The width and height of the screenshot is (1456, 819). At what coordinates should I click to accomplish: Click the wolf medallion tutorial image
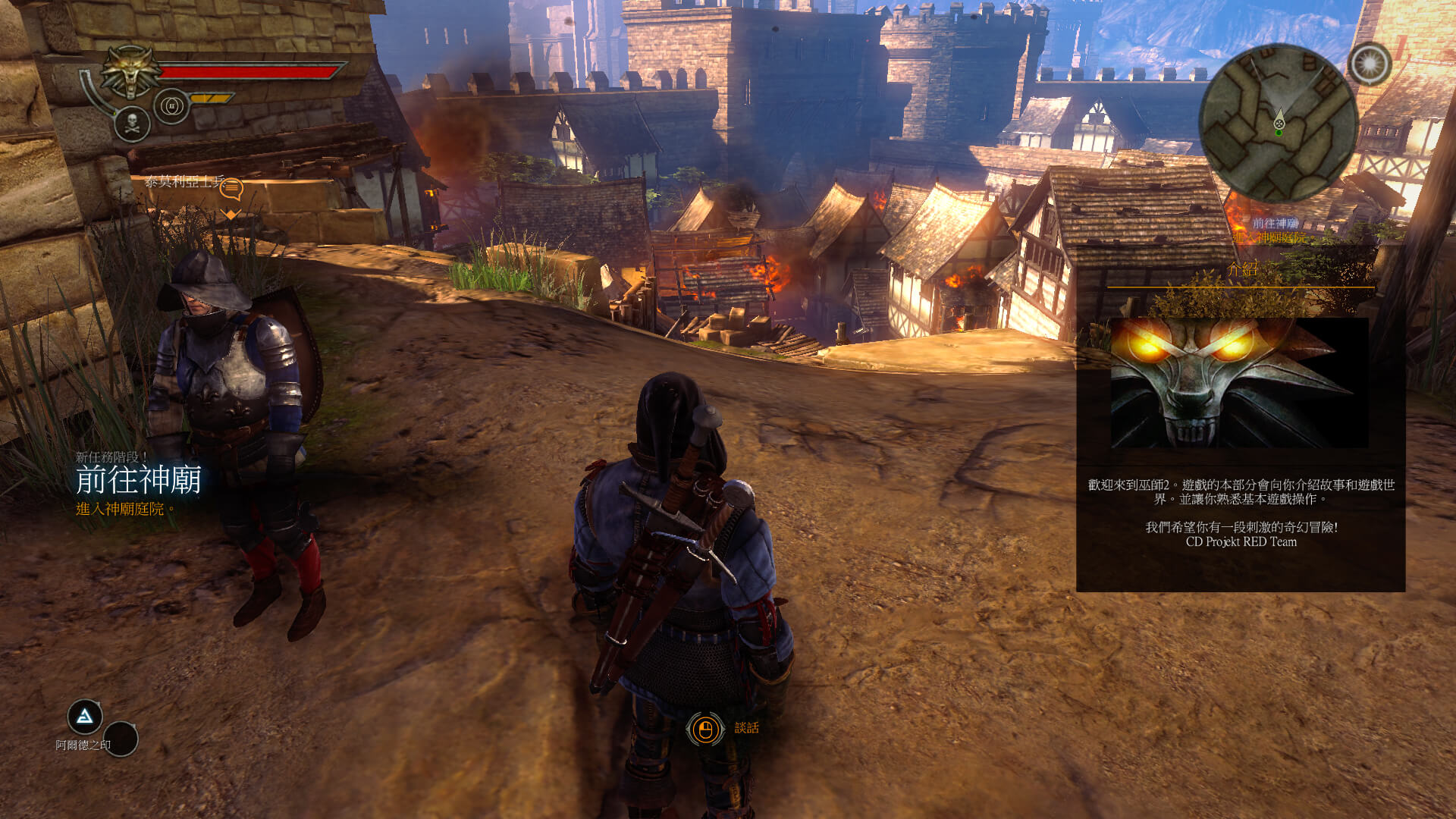point(1239,382)
